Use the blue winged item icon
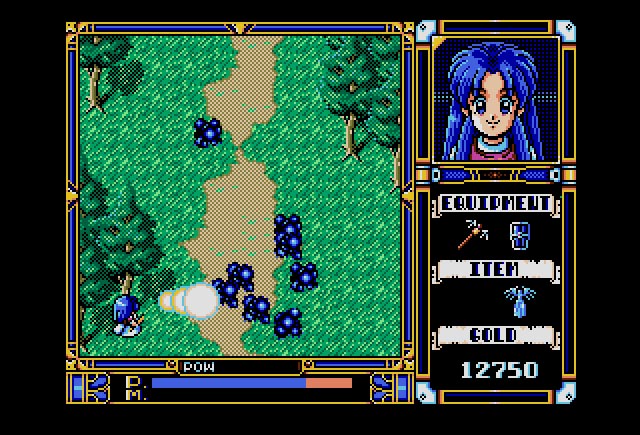 [x=519, y=300]
